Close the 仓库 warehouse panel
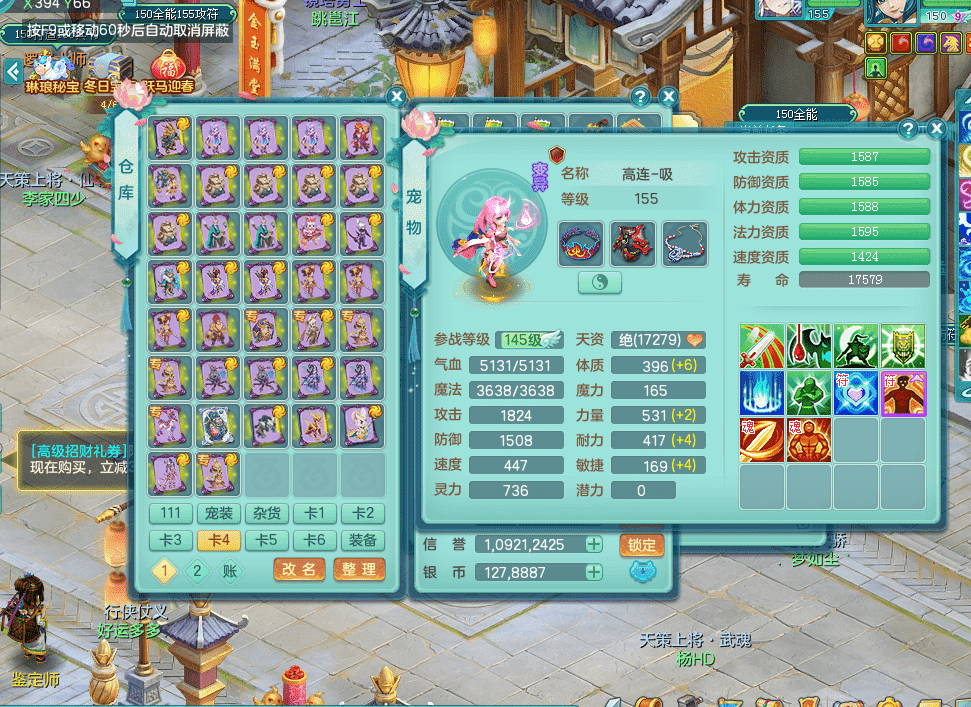 tap(397, 97)
